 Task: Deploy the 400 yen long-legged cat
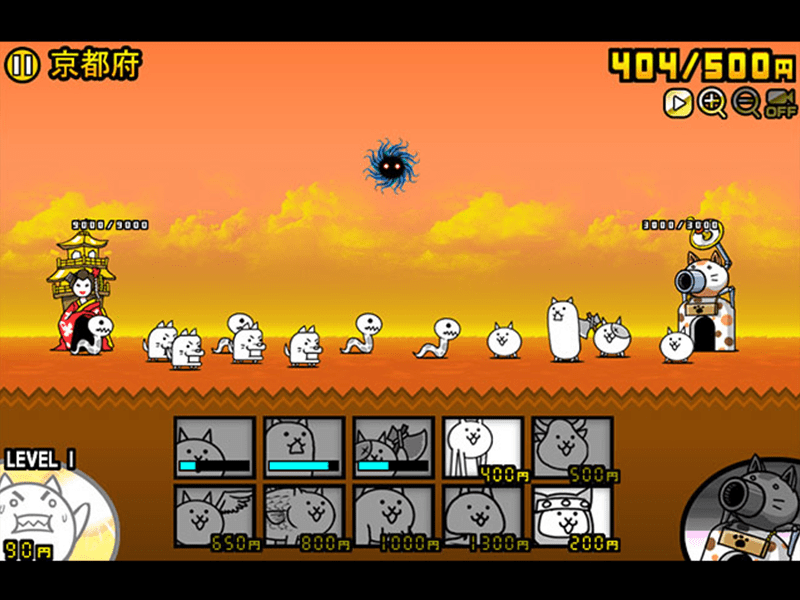tap(482, 447)
